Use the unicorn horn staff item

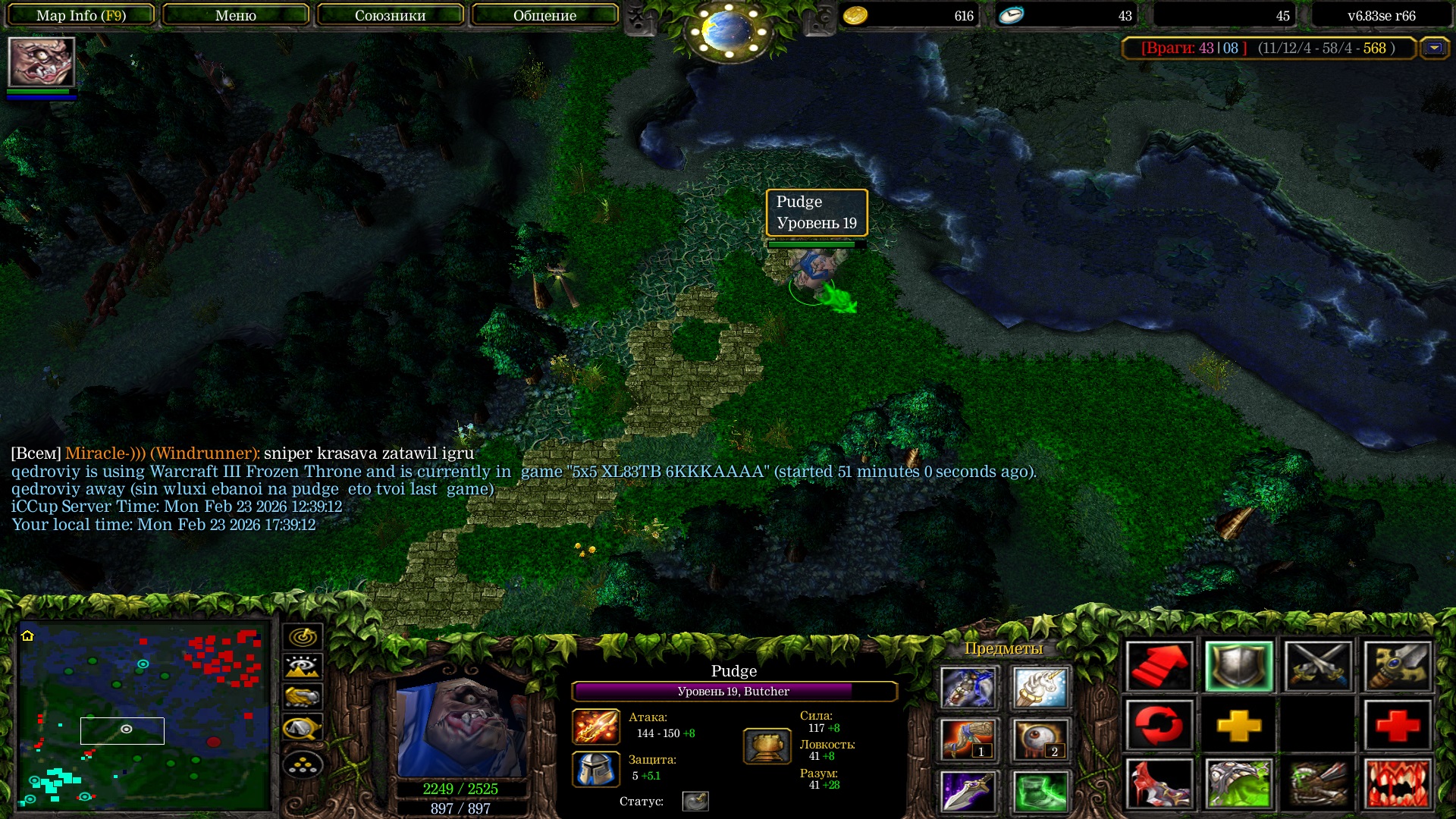[1040, 687]
